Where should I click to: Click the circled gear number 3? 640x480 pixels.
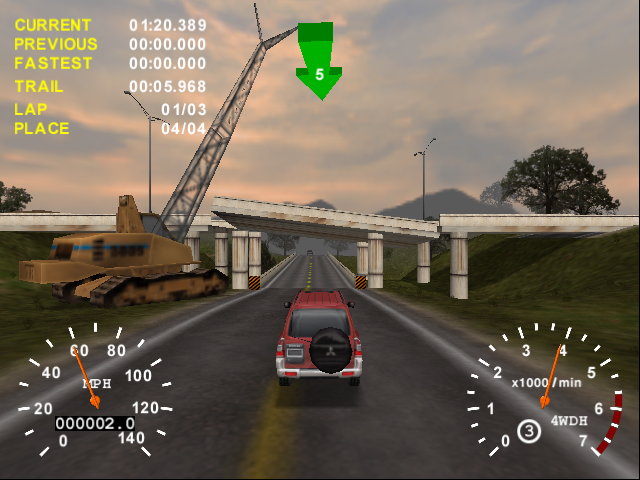(x=528, y=431)
